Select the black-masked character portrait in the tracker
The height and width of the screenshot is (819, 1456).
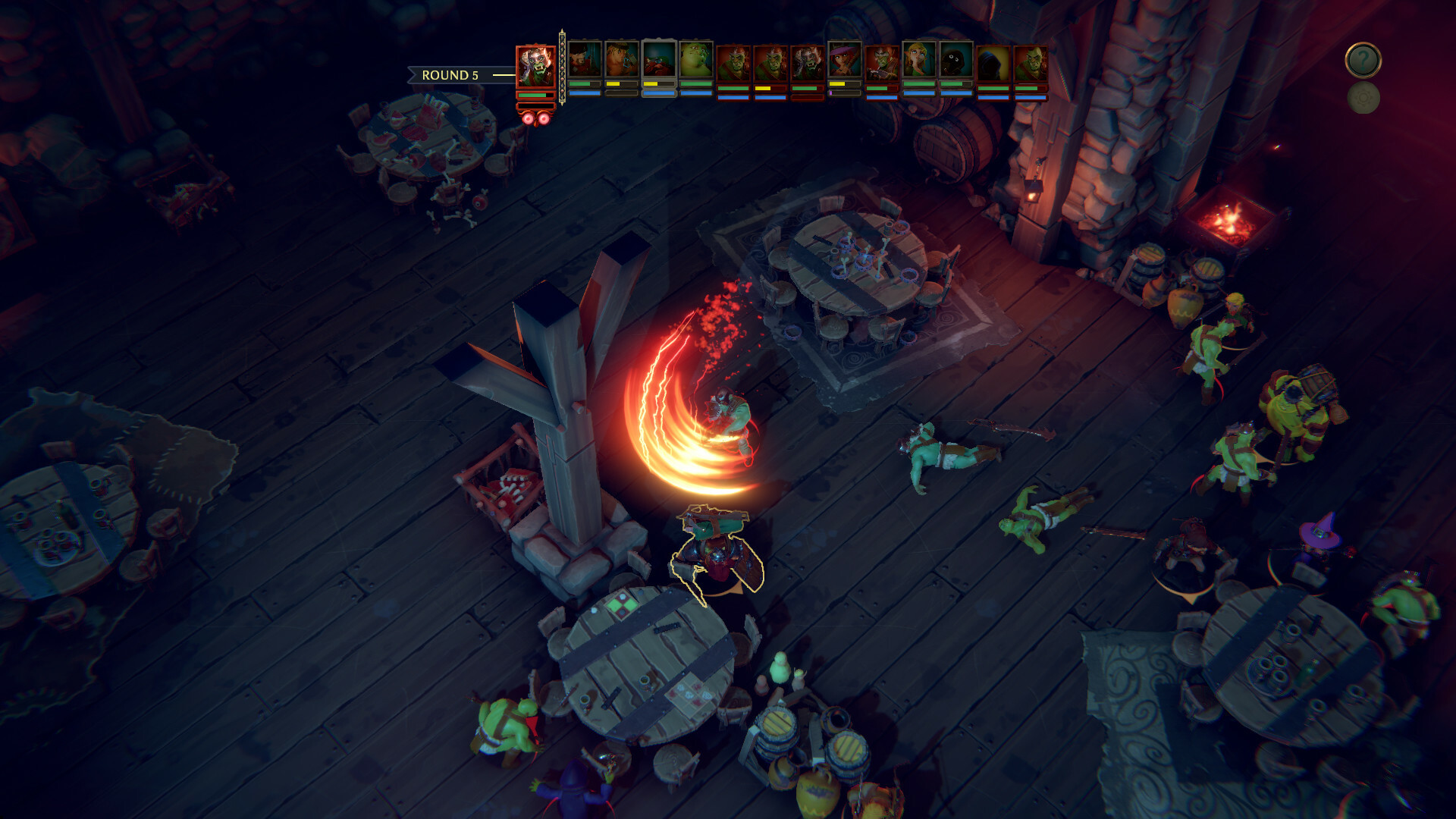954,59
